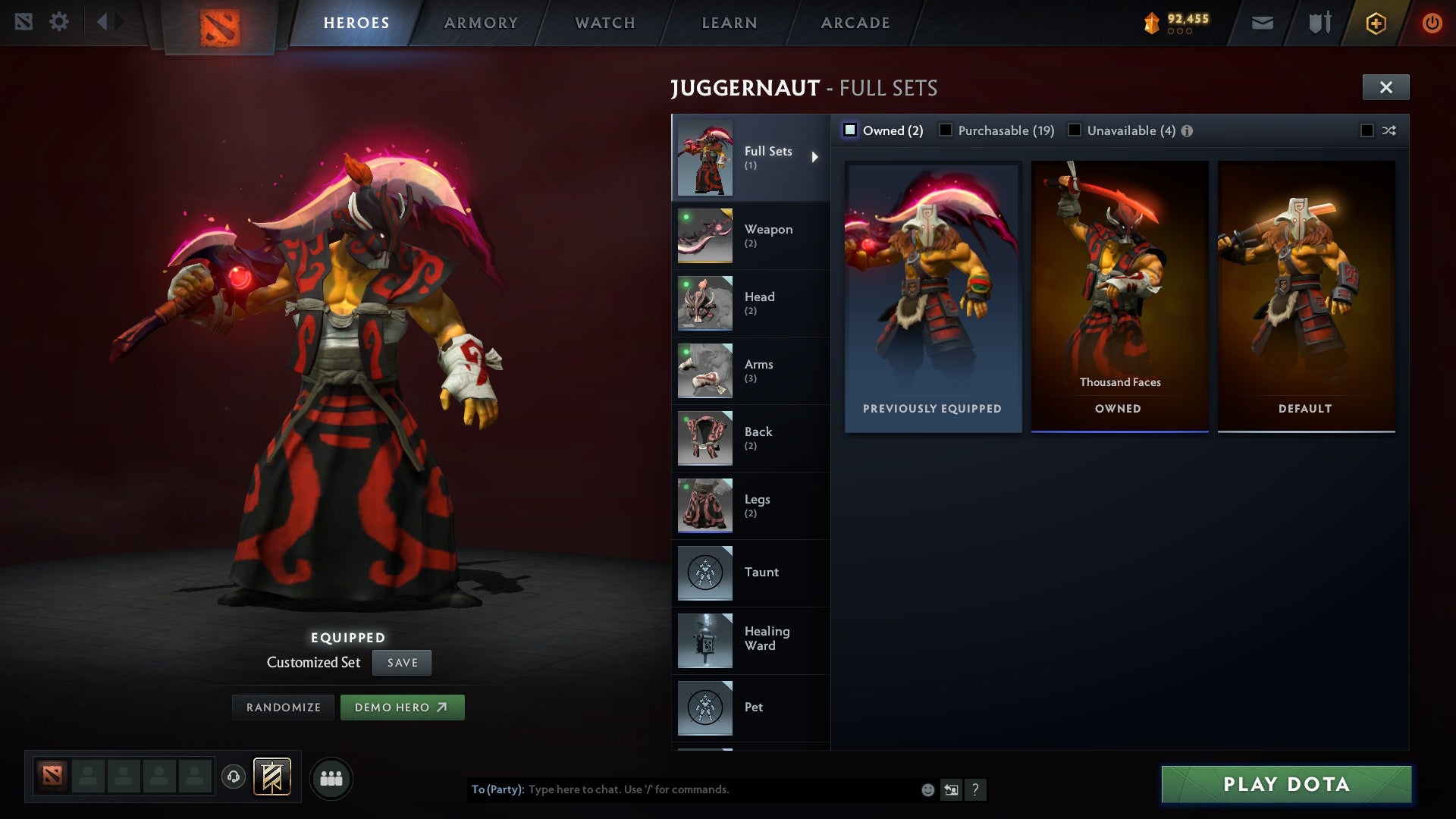Click the power button to quit
Viewport: 1456px width, 819px height.
point(1432,23)
